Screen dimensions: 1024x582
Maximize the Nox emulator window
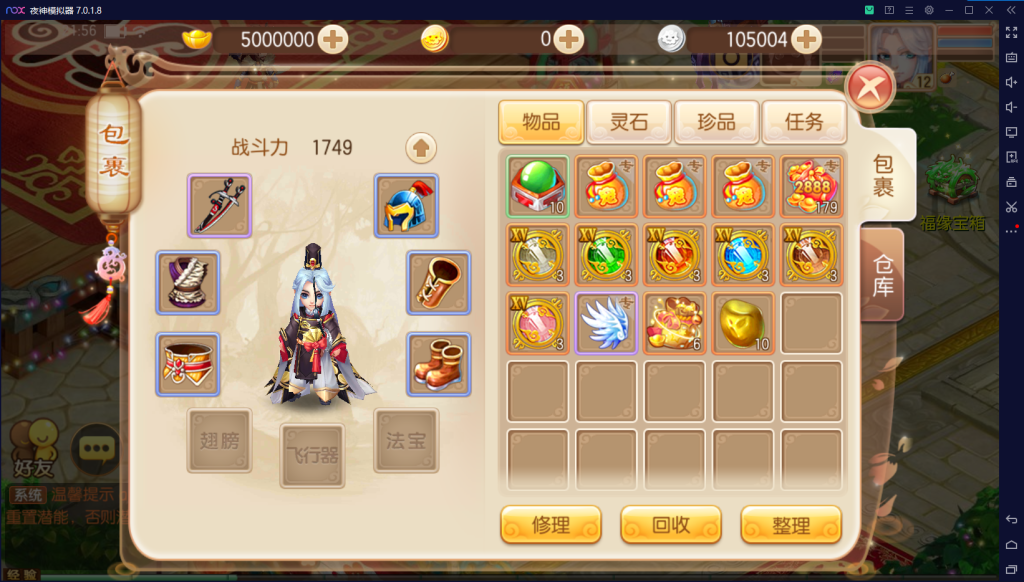(968, 10)
